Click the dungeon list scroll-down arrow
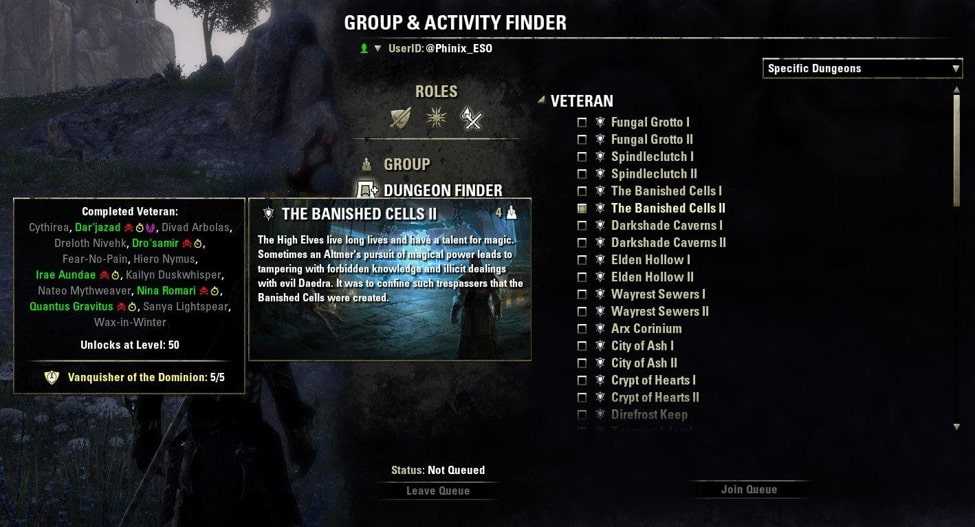Viewport: 975px width, 527px height. click(x=957, y=426)
